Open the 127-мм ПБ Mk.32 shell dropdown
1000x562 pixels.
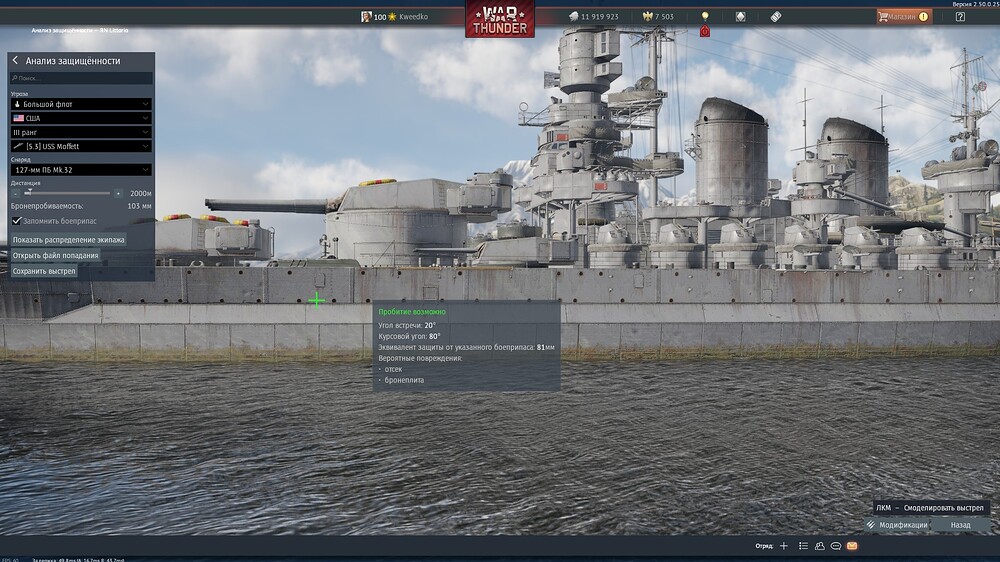click(81, 170)
